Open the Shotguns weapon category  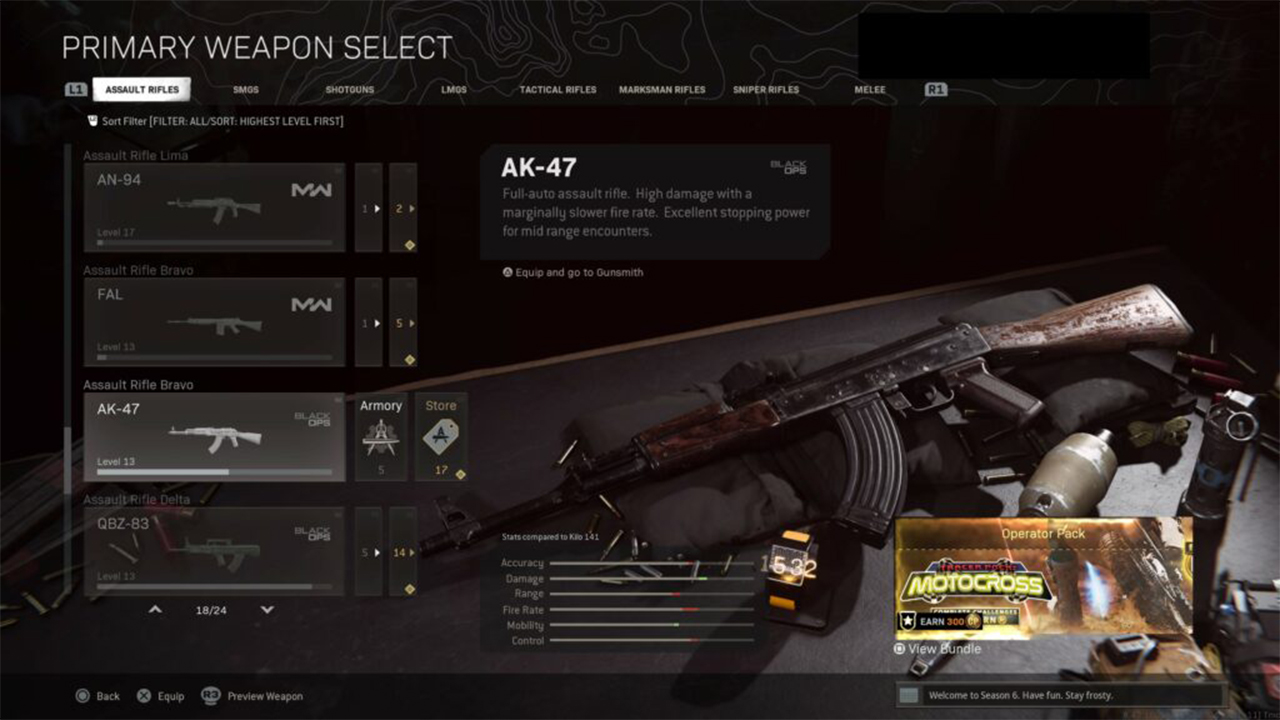click(x=349, y=90)
